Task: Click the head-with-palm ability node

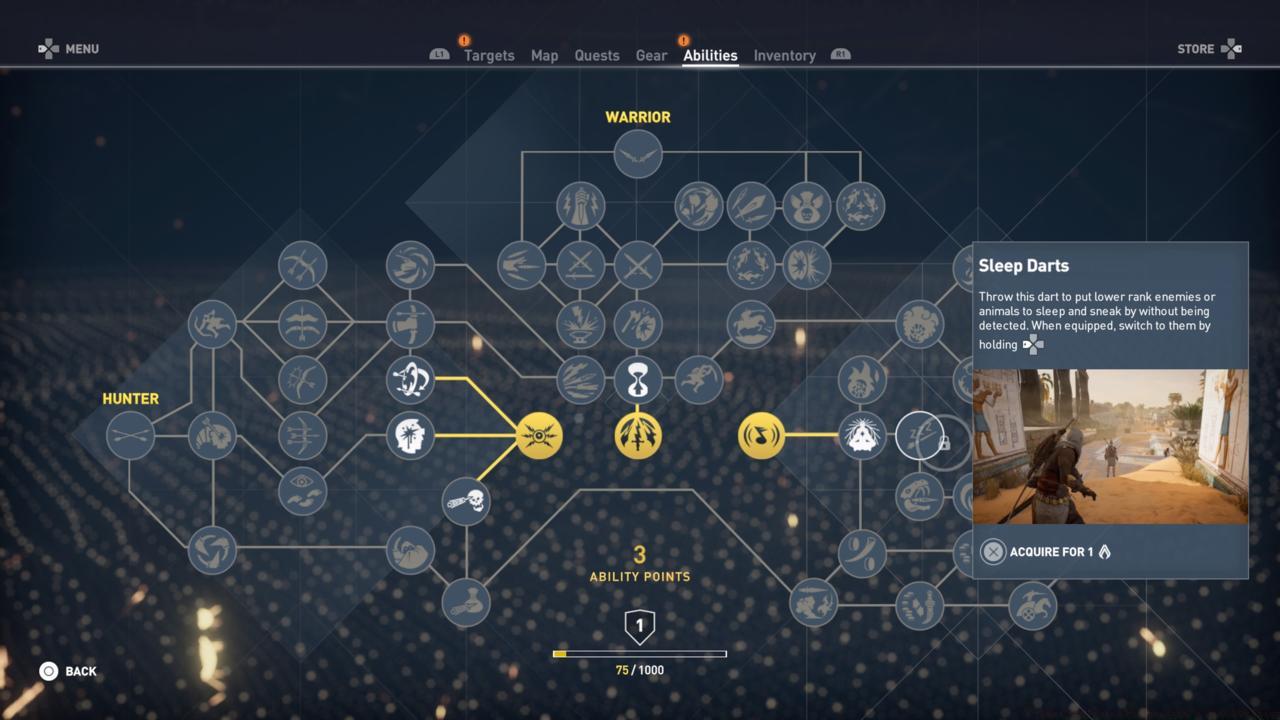Action: pyautogui.click(x=410, y=435)
